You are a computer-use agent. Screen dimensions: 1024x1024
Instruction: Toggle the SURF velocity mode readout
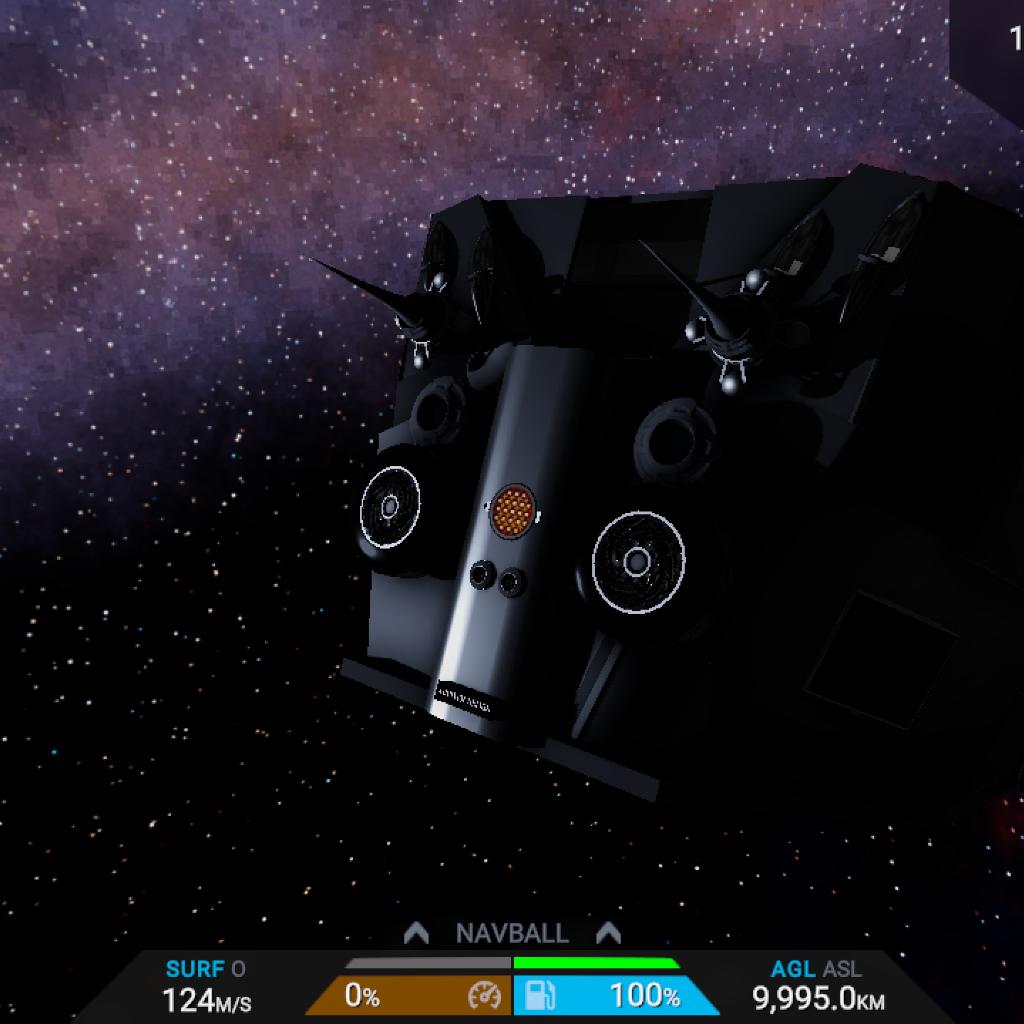[205, 969]
